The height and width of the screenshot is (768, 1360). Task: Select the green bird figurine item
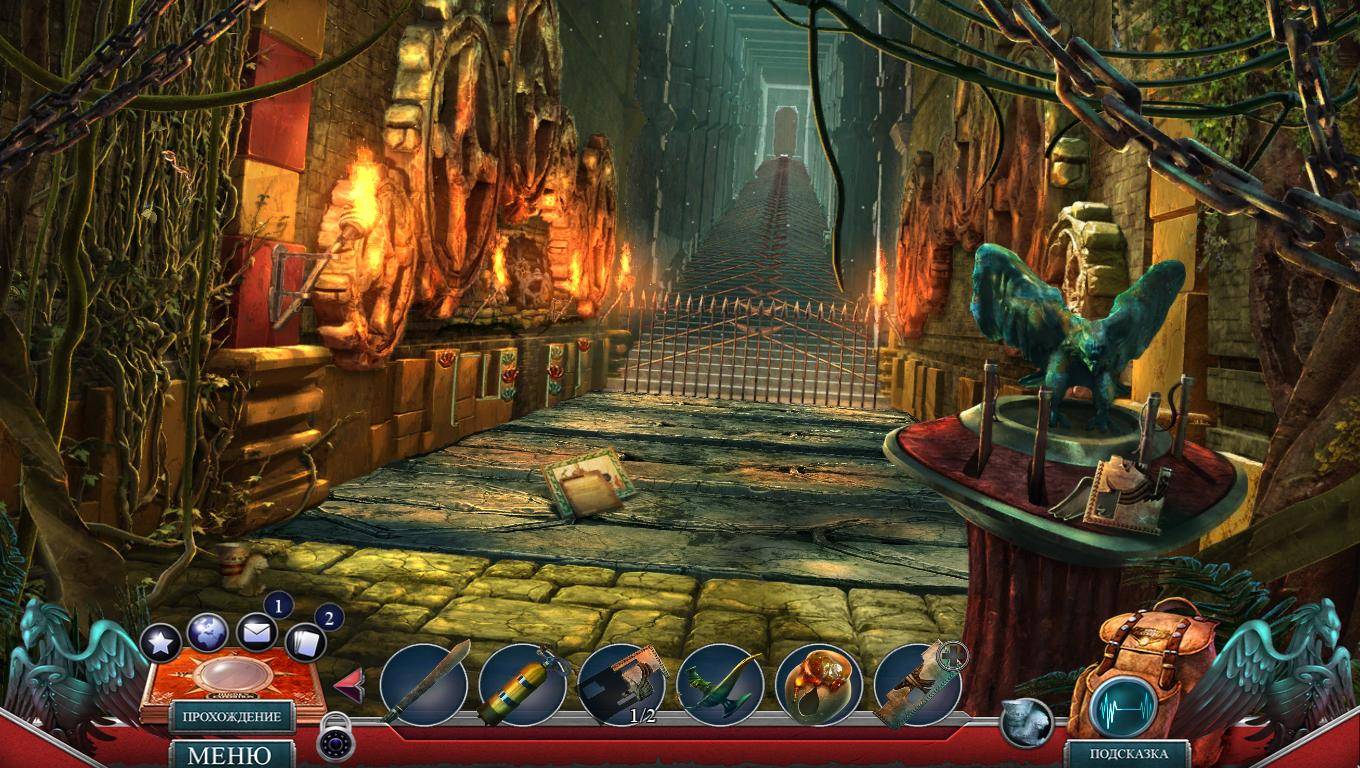[720, 684]
